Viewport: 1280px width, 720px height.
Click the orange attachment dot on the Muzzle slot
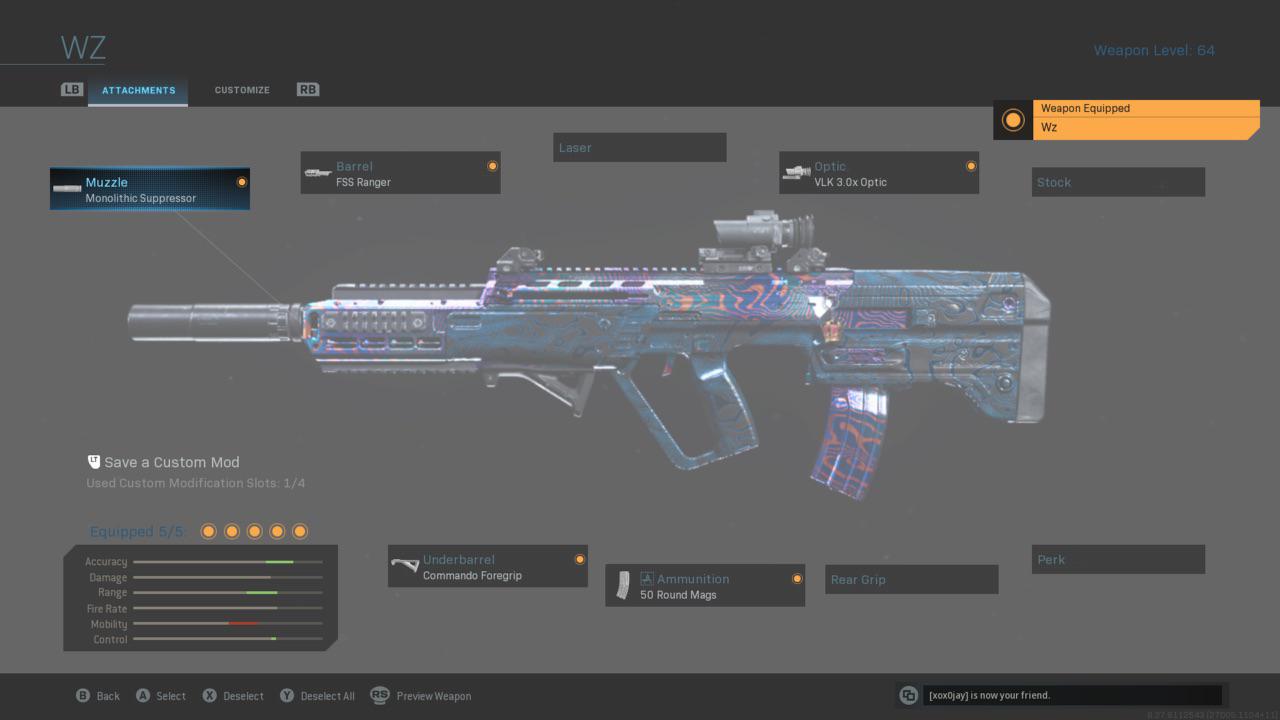[241, 181]
